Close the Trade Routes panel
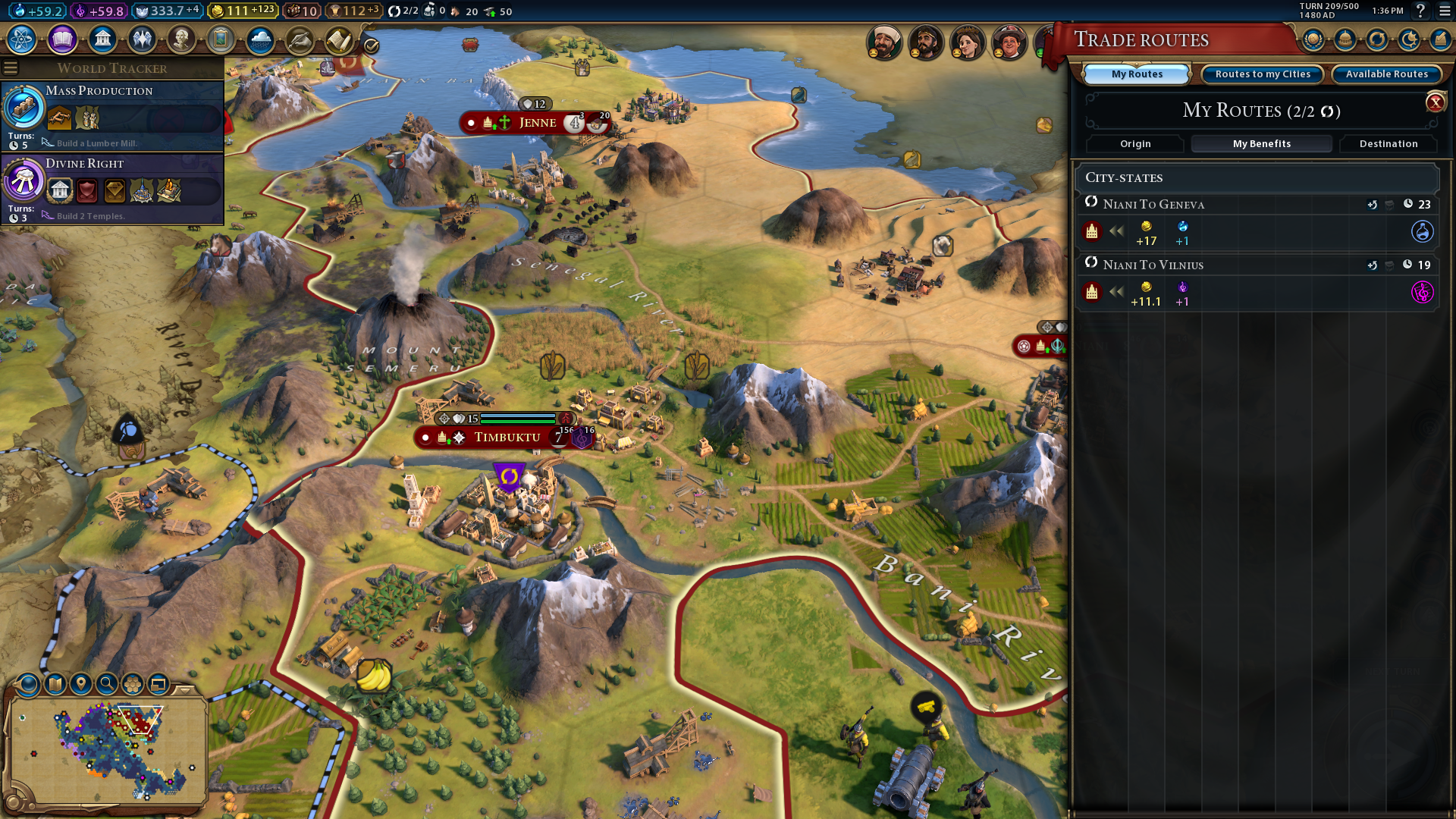 click(x=1435, y=102)
